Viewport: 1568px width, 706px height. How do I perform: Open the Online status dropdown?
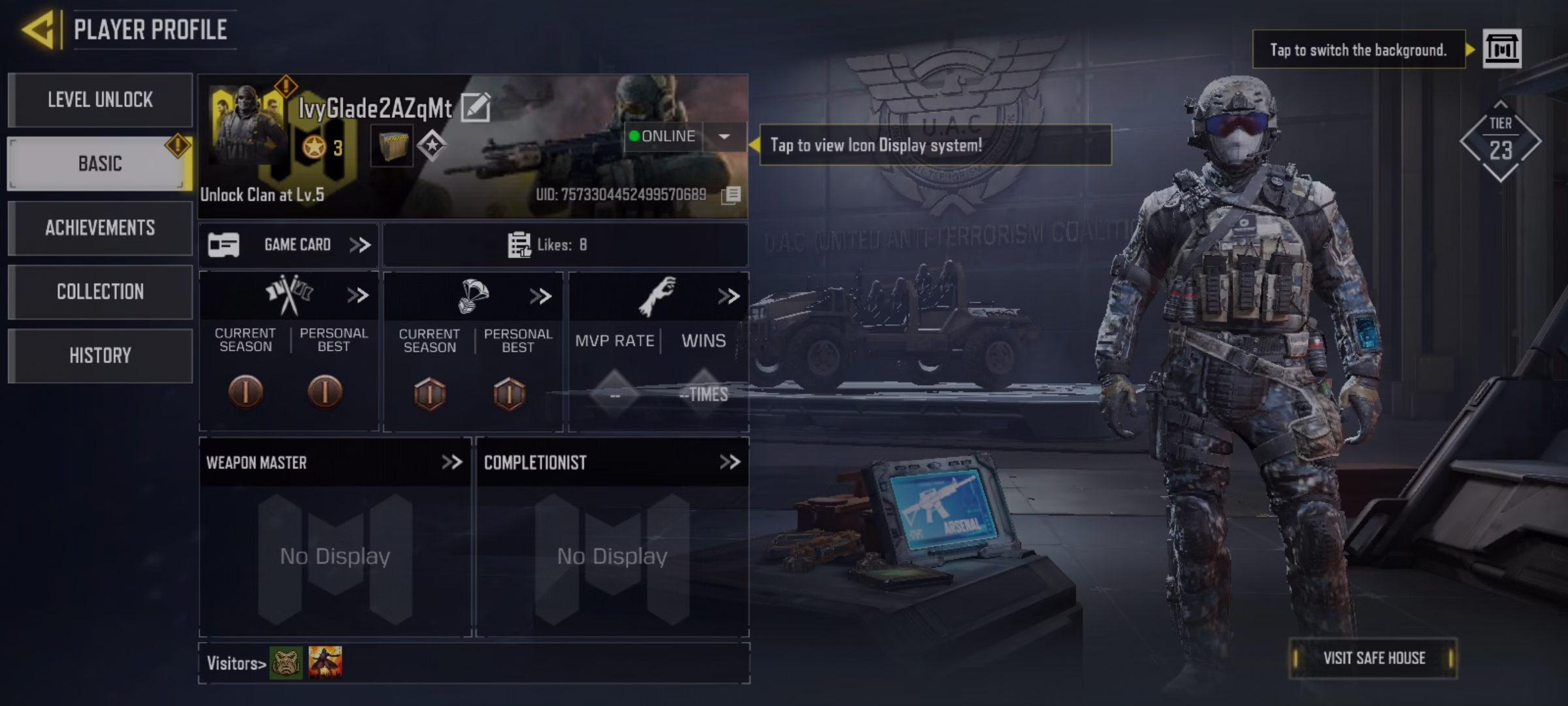click(x=724, y=137)
